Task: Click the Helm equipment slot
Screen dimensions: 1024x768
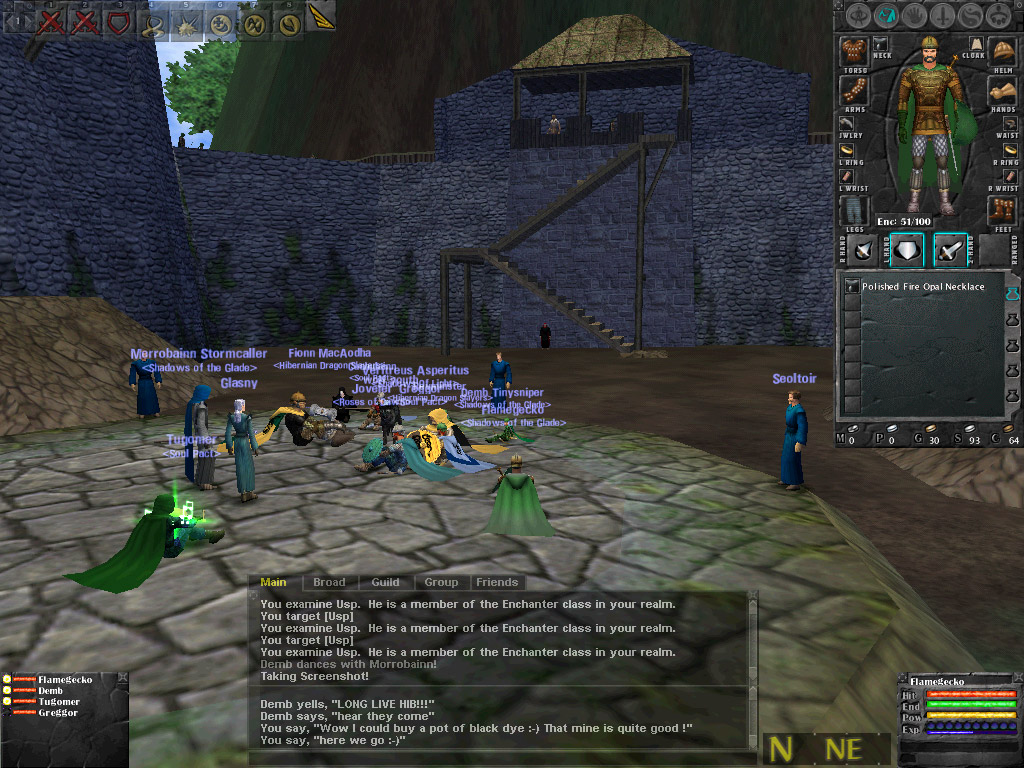Action: pos(1002,50)
